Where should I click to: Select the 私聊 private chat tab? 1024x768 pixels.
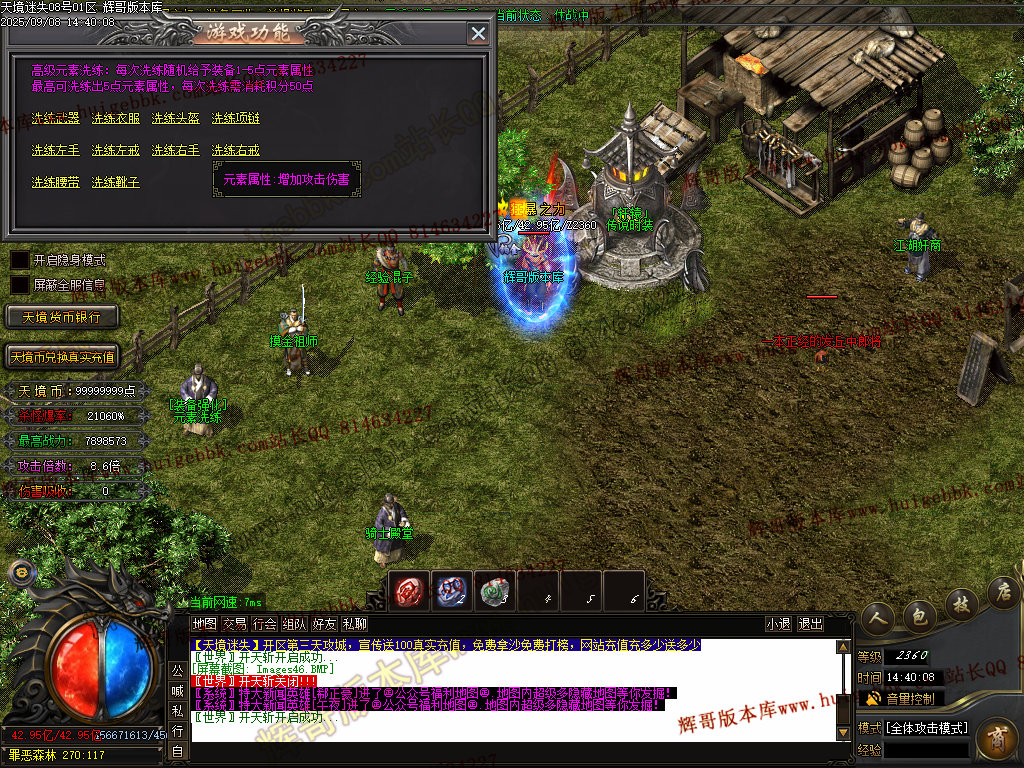point(354,624)
